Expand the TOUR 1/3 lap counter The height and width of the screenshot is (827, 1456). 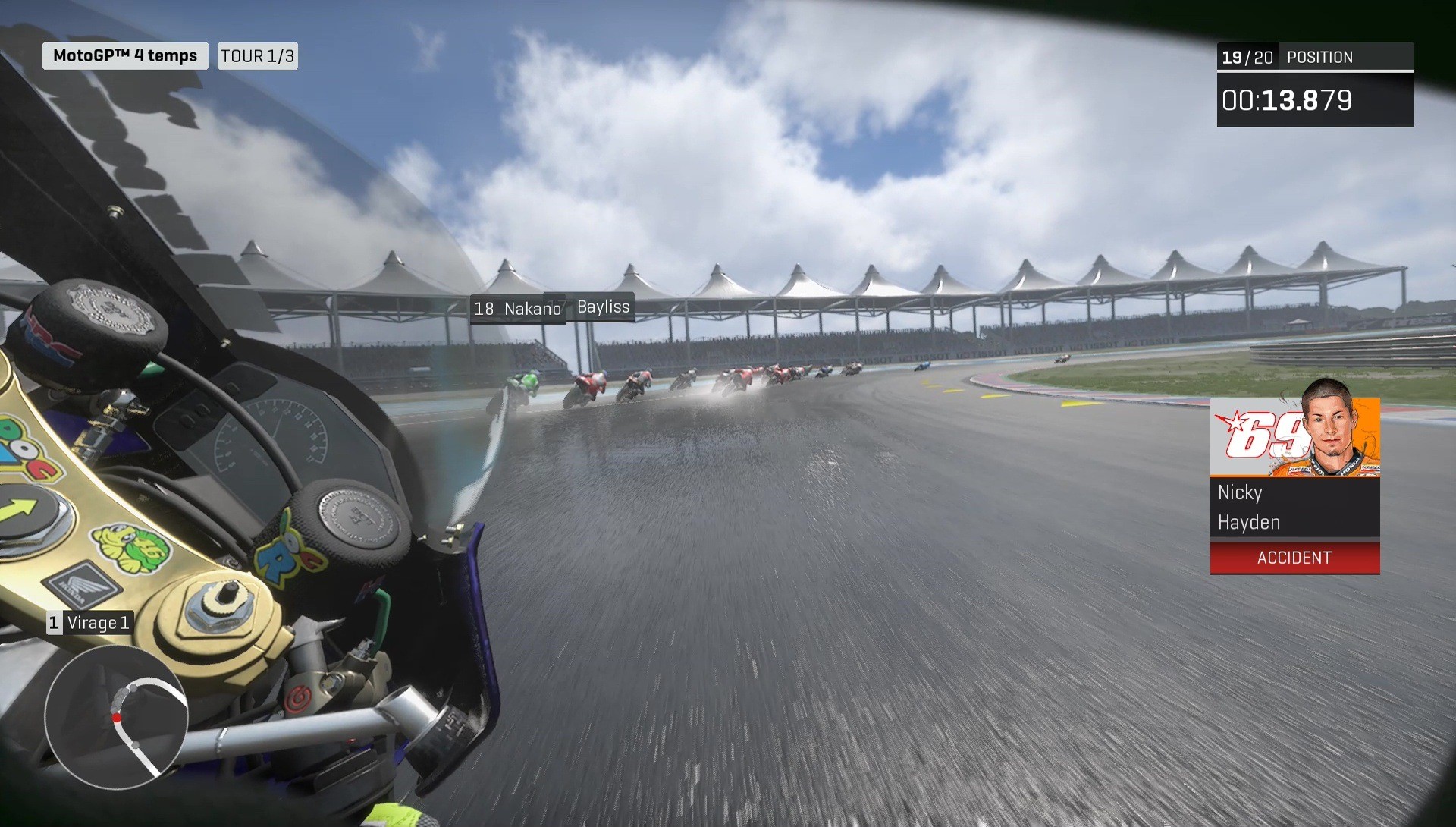257,55
